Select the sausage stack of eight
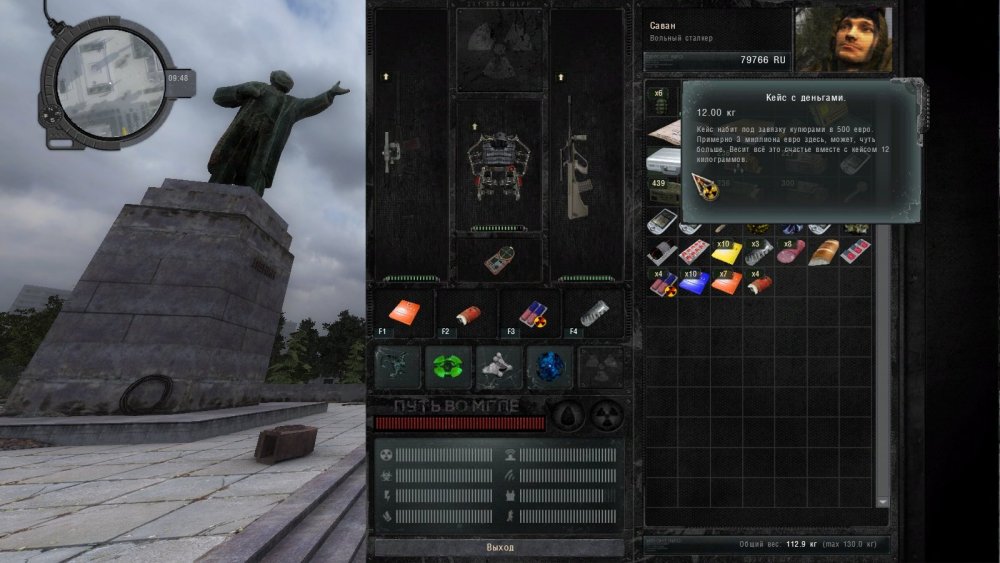The height and width of the screenshot is (563, 1000). (x=791, y=253)
